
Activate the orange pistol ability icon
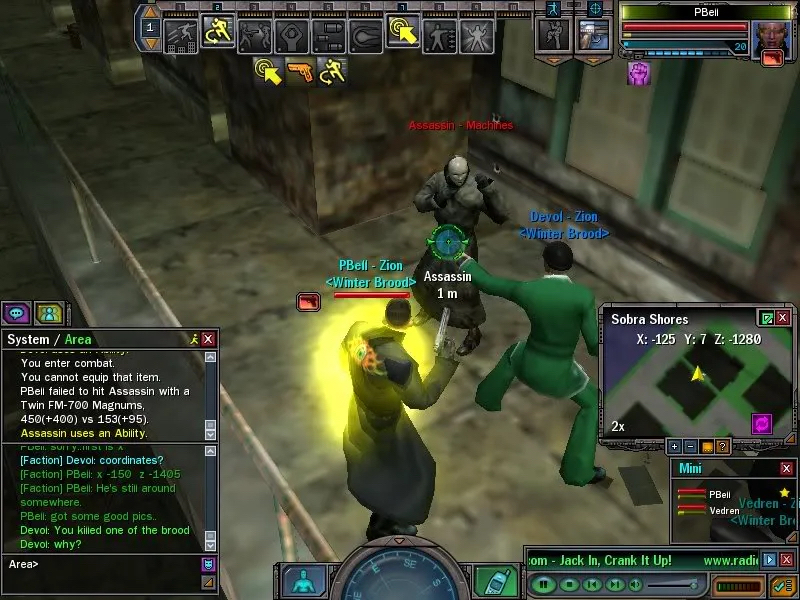[x=299, y=71]
